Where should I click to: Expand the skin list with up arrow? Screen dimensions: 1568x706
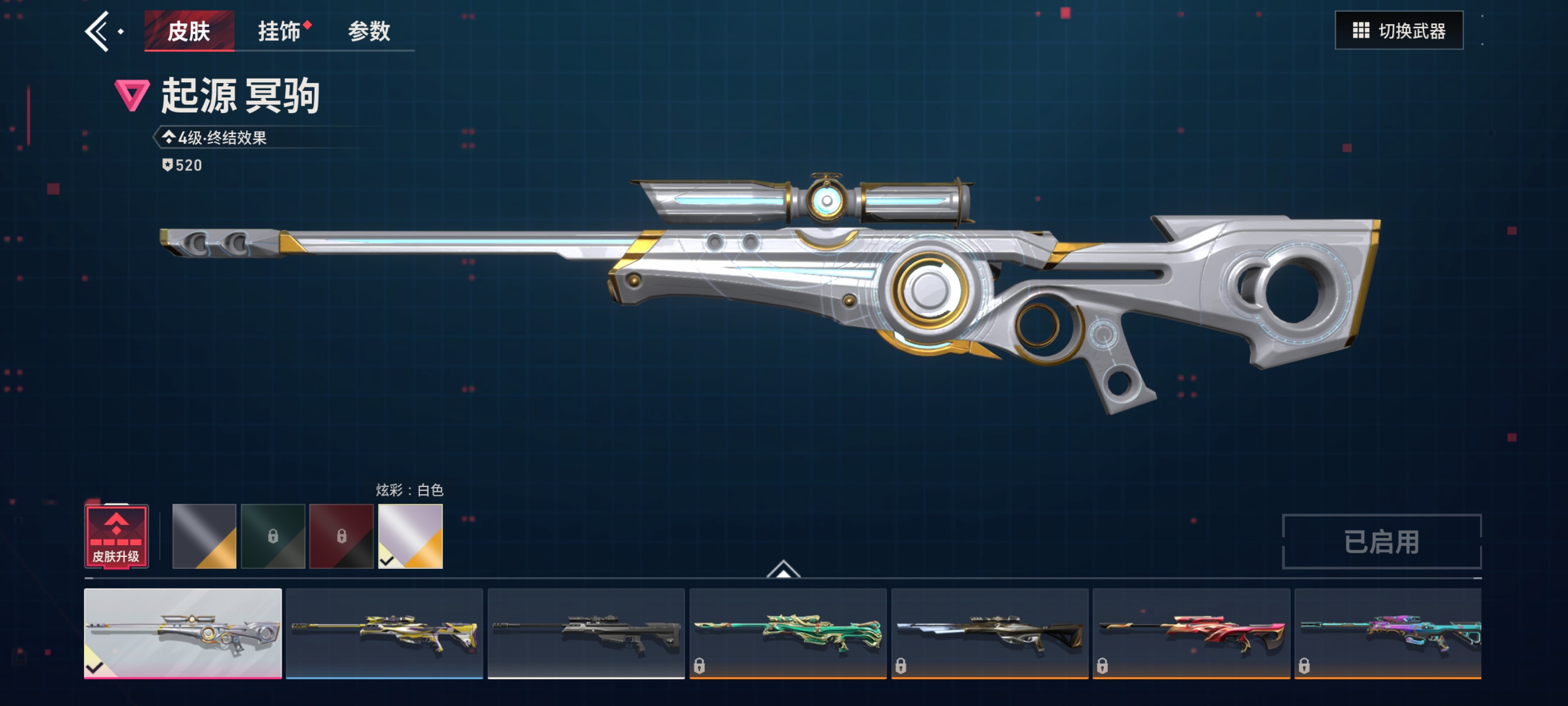point(783,569)
